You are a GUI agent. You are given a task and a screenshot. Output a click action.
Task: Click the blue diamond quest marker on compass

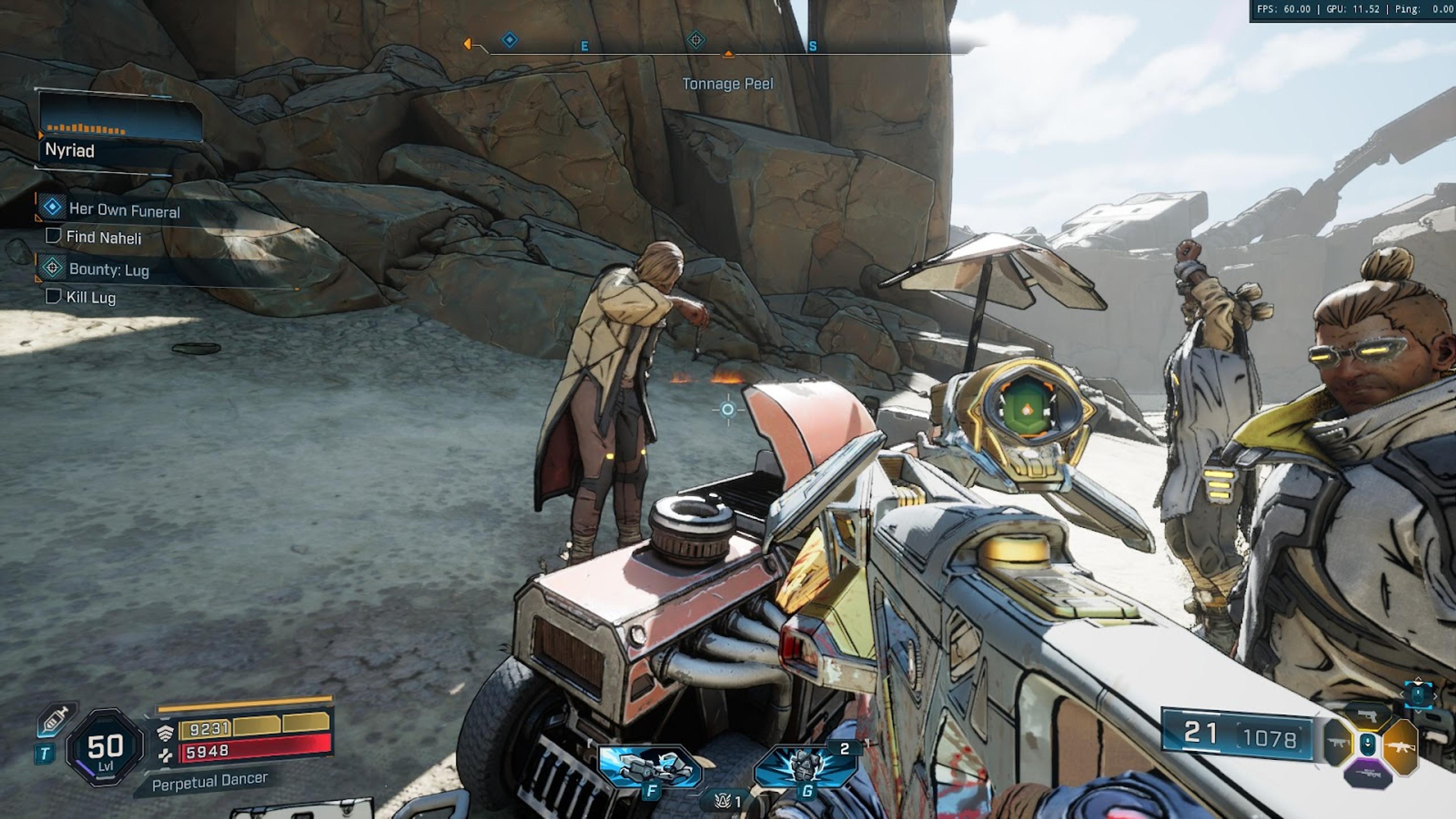pos(509,40)
